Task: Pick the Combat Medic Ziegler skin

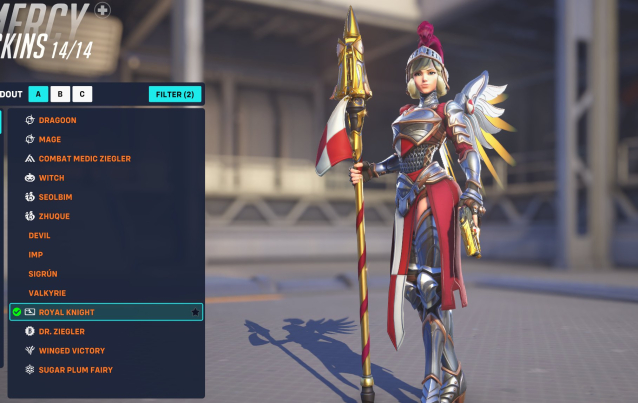Action: pos(84,159)
